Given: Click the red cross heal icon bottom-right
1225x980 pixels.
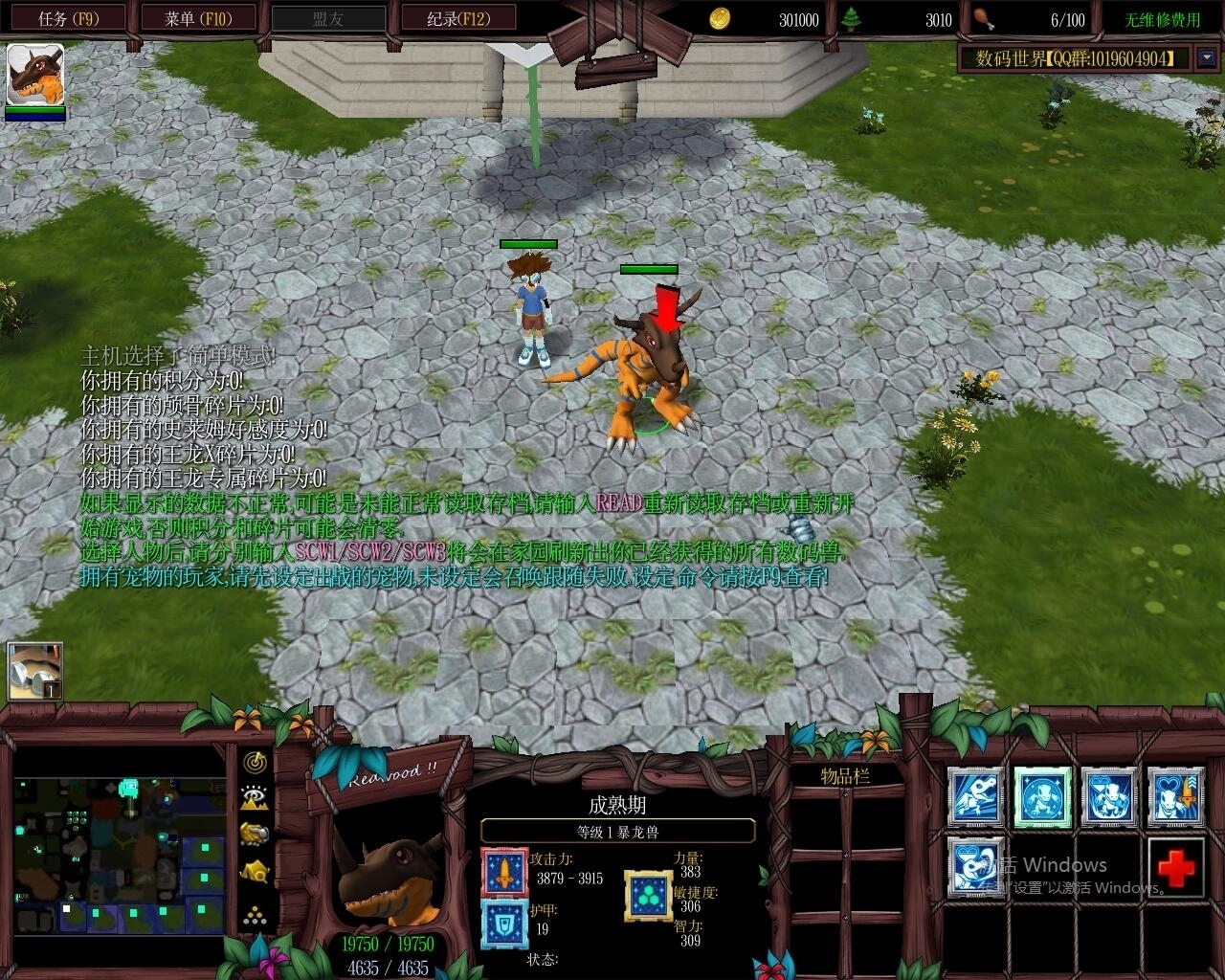Looking at the screenshot, I should click(1175, 869).
